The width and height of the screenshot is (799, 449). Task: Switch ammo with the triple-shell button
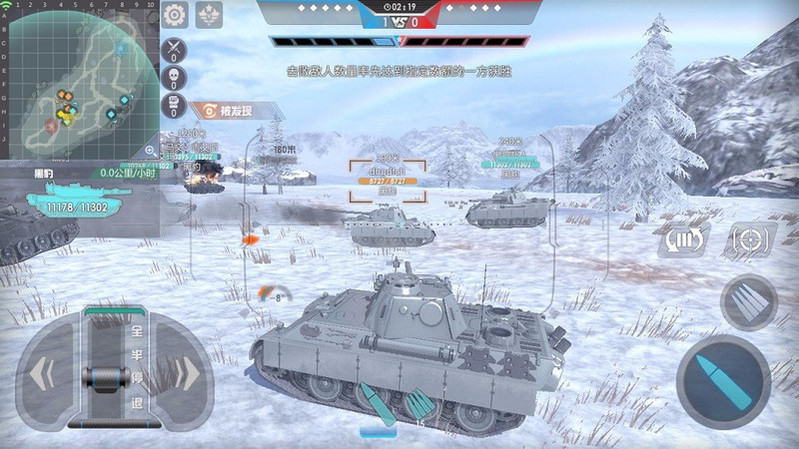(x=748, y=302)
